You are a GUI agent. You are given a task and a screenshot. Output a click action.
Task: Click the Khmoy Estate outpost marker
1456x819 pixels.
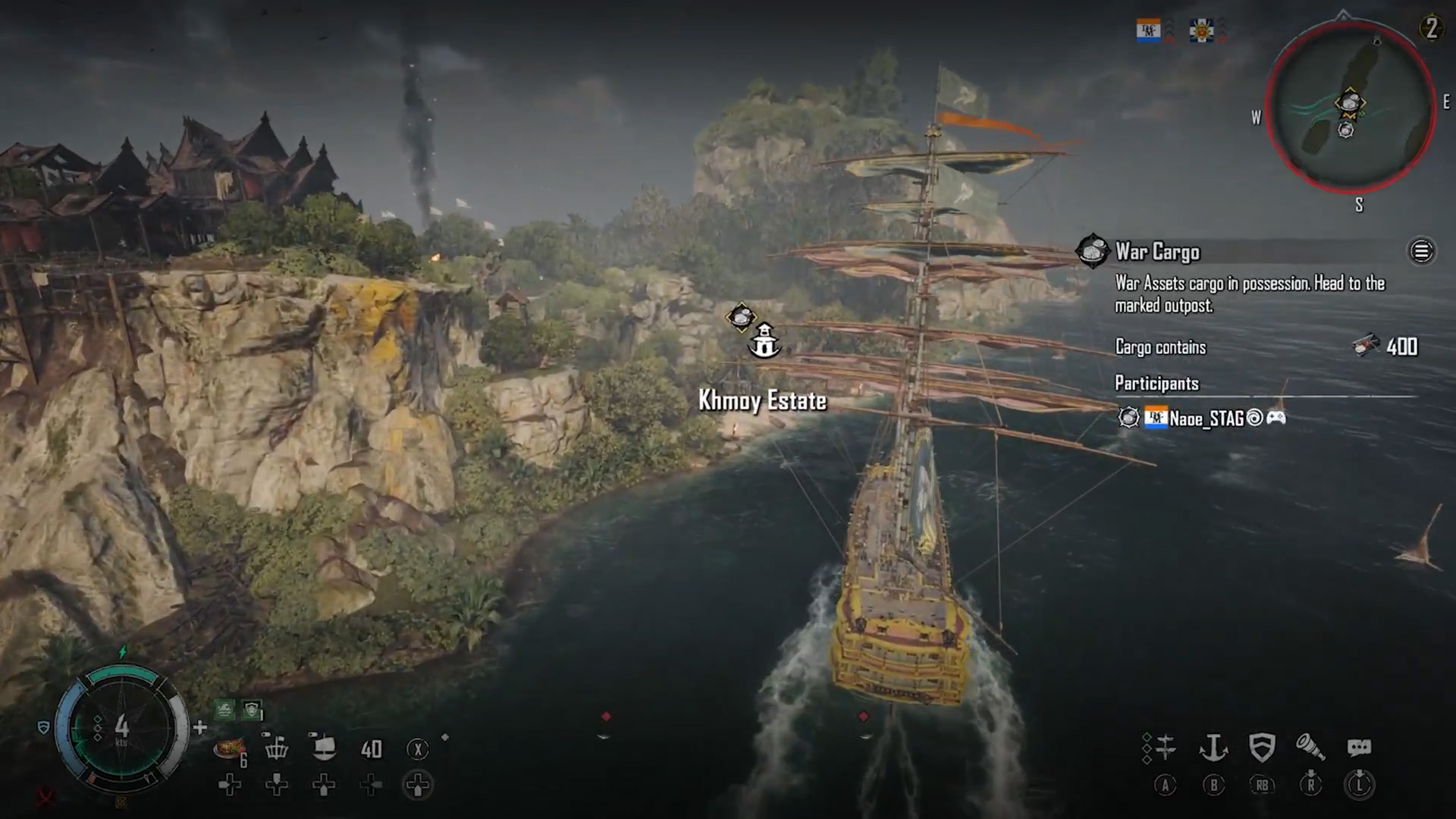point(764,340)
